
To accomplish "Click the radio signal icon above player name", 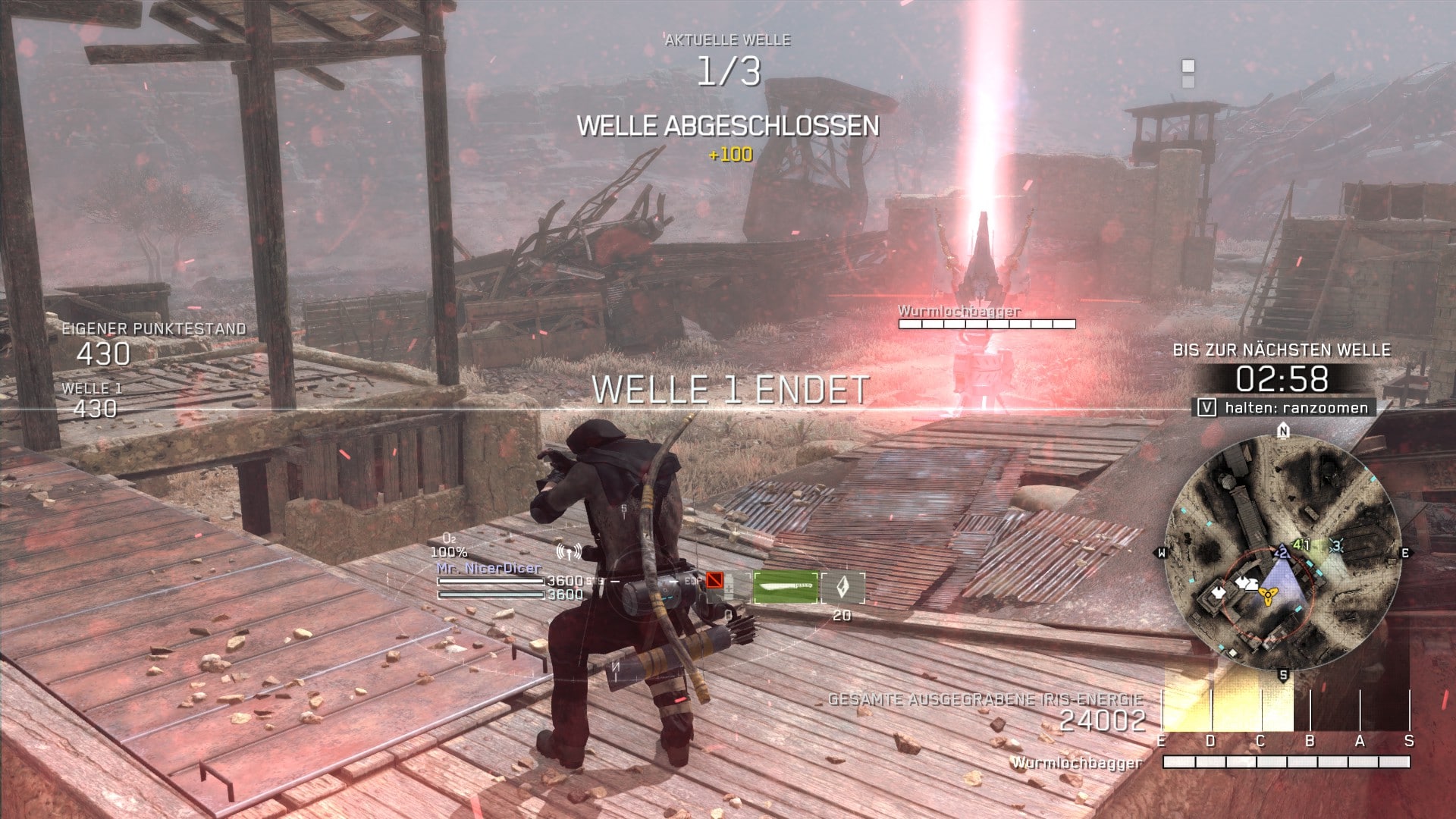I will (569, 551).
